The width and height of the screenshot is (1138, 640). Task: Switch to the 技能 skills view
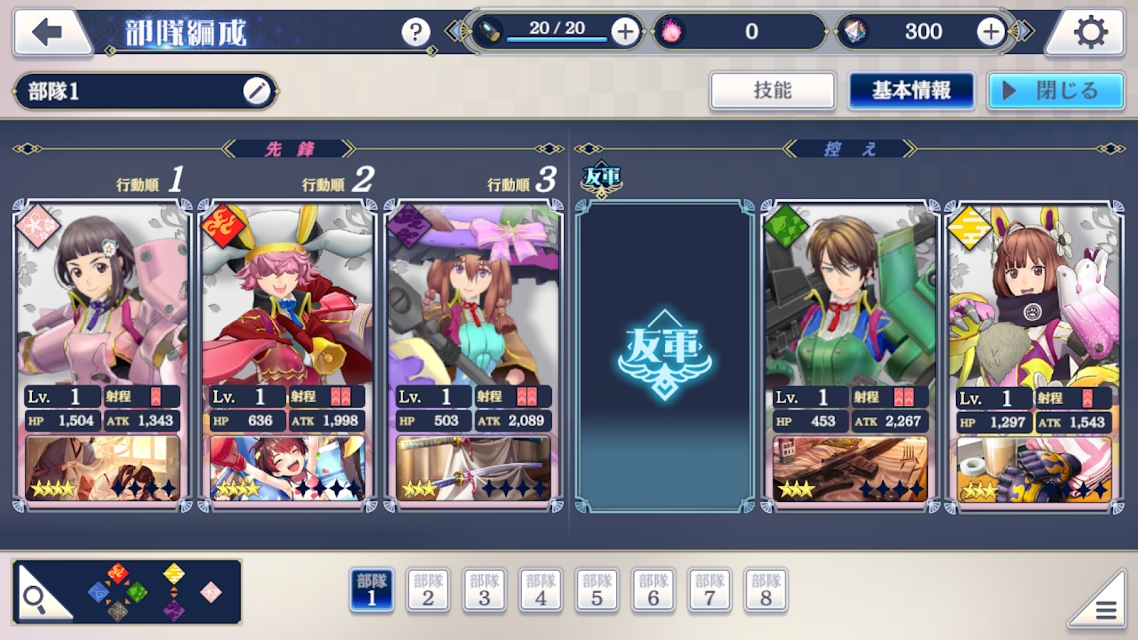coord(772,91)
